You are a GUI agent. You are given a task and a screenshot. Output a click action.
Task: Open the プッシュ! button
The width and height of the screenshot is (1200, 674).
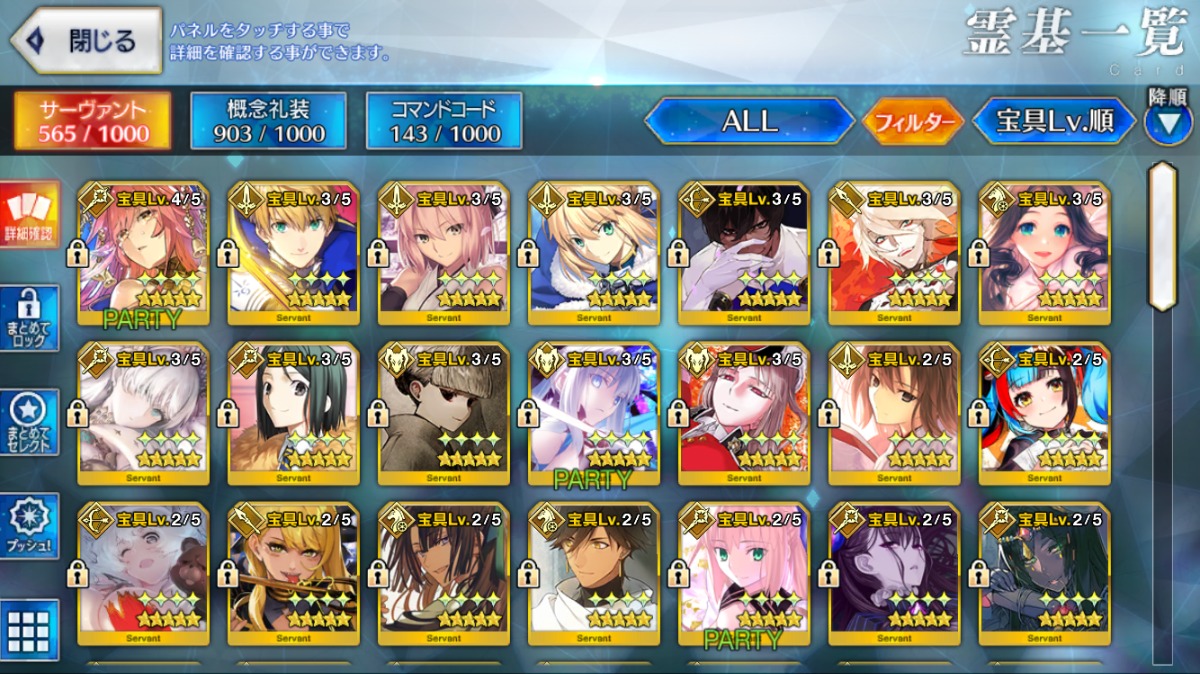pos(30,526)
